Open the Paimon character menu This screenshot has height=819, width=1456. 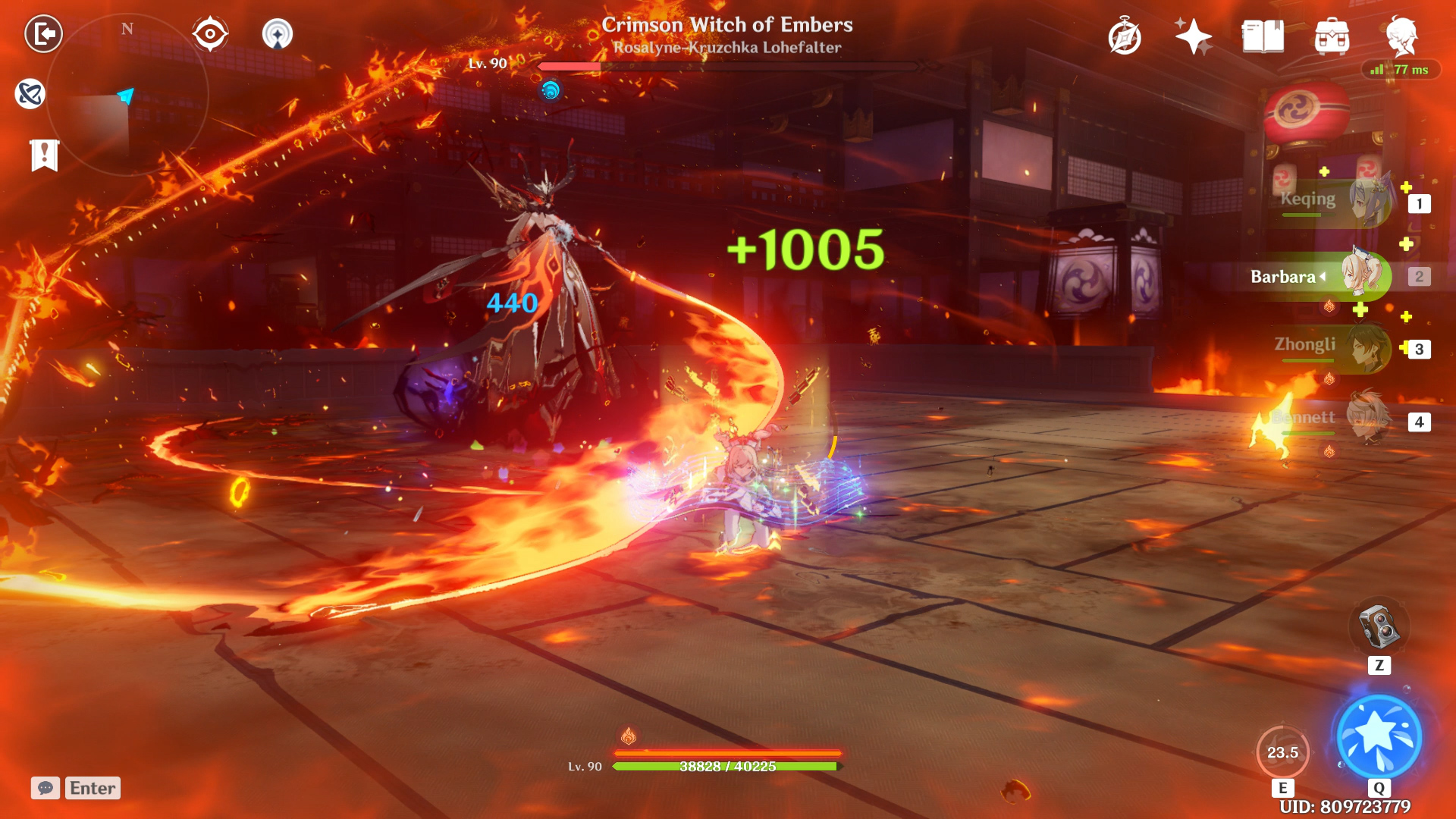coord(1401,36)
